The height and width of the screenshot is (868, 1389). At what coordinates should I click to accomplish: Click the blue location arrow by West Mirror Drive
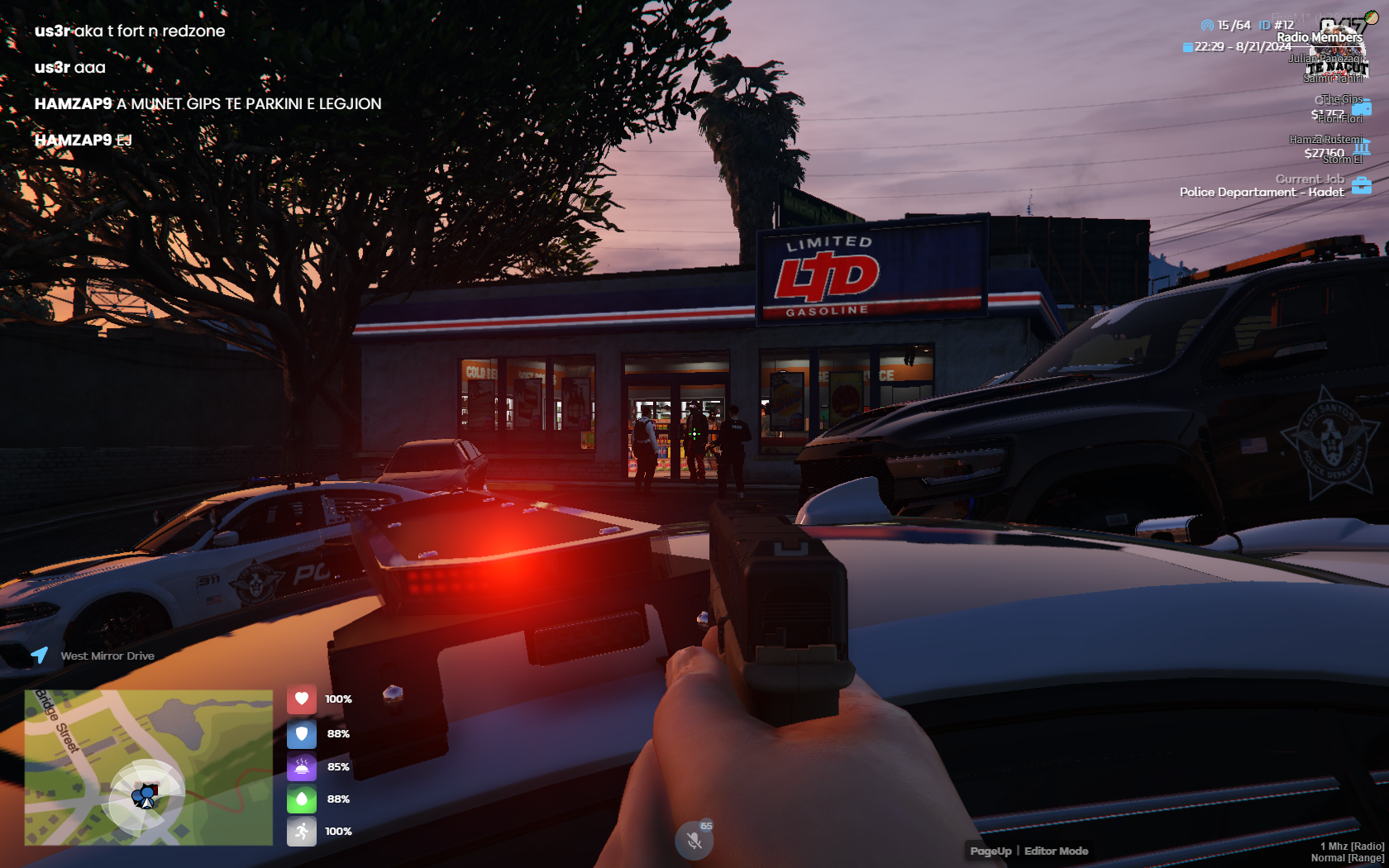40,656
